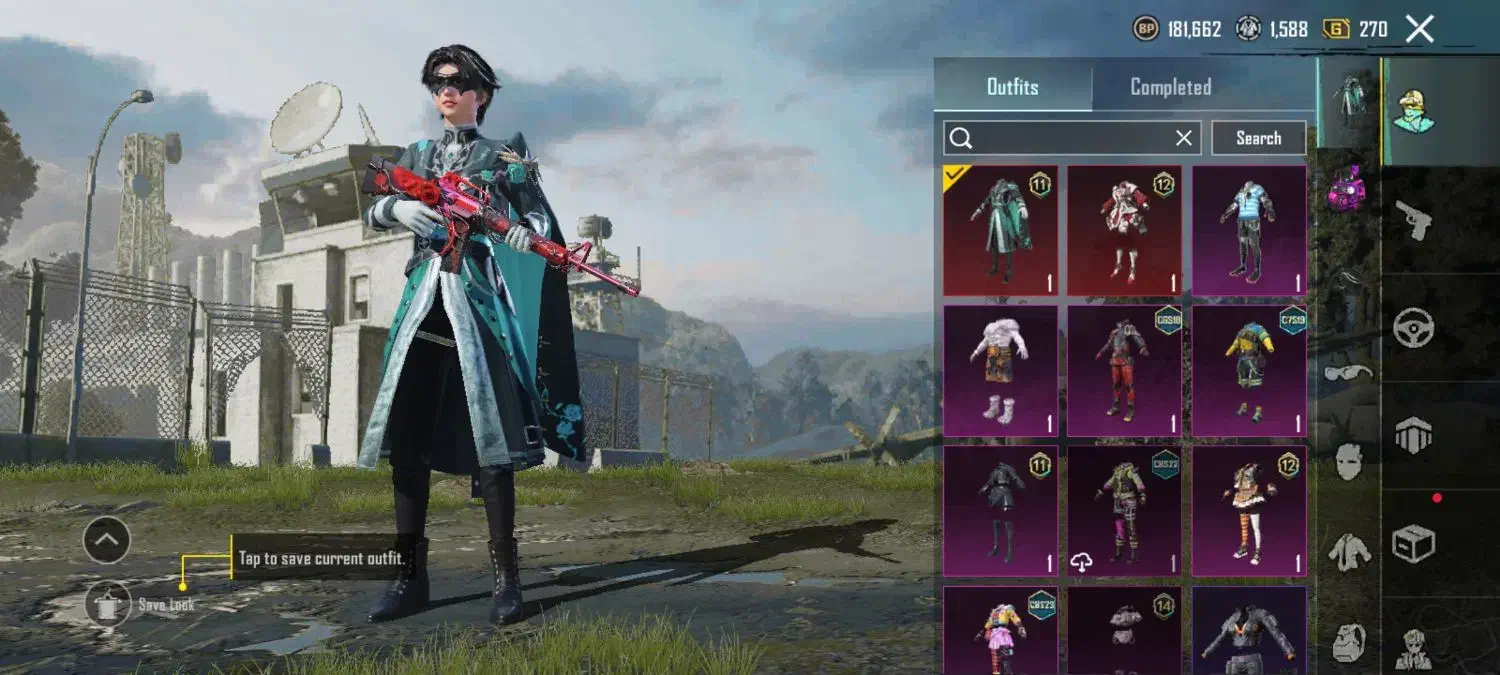Open the steering wheel vehicle category
The width and height of the screenshot is (1500, 675).
1413,327
